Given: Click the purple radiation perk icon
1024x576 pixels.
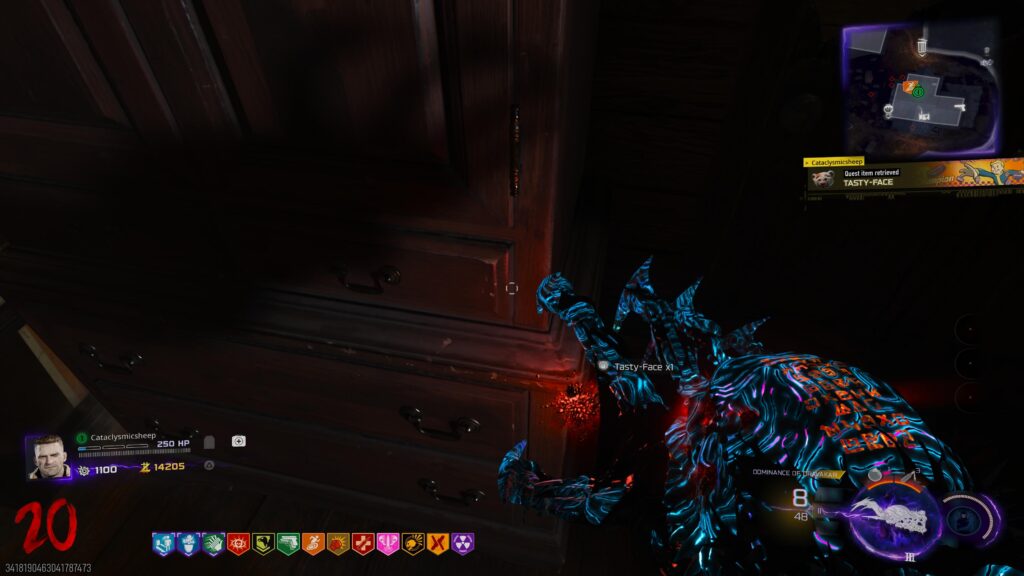Looking at the screenshot, I should click(462, 544).
